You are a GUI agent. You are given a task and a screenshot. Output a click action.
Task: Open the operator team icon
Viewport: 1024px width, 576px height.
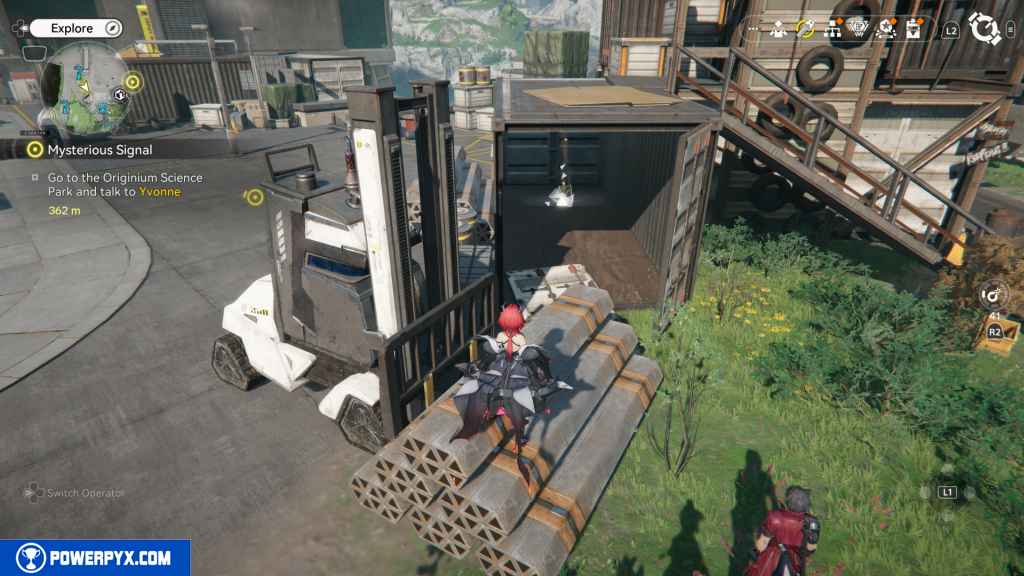(x=778, y=29)
